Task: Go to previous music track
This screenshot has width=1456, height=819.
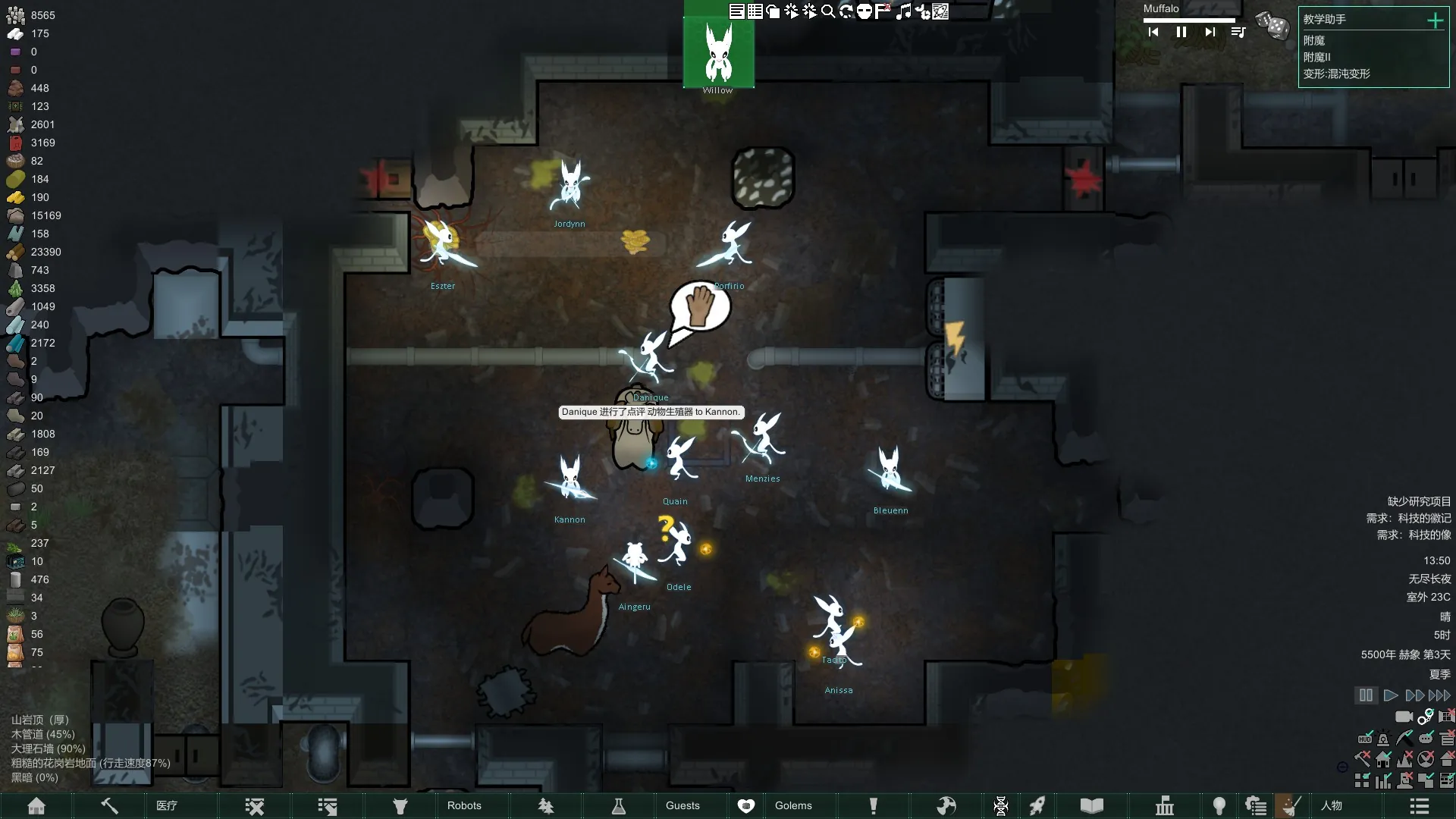Action: pyautogui.click(x=1153, y=32)
